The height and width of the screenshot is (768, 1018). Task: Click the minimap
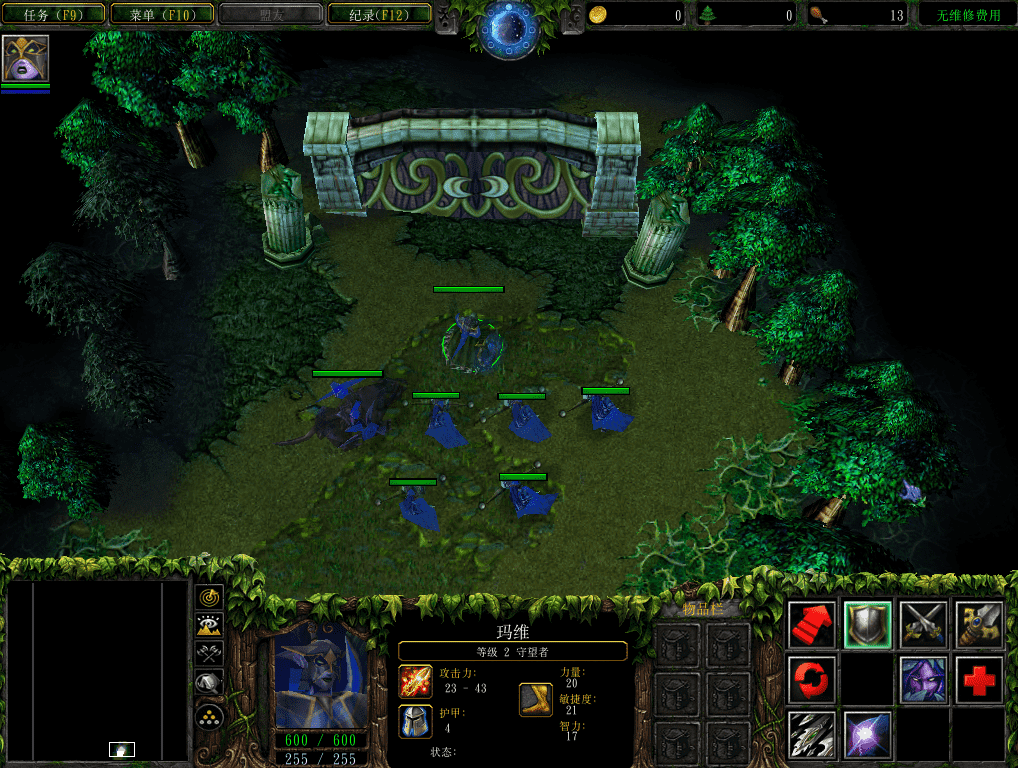(x=98, y=670)
